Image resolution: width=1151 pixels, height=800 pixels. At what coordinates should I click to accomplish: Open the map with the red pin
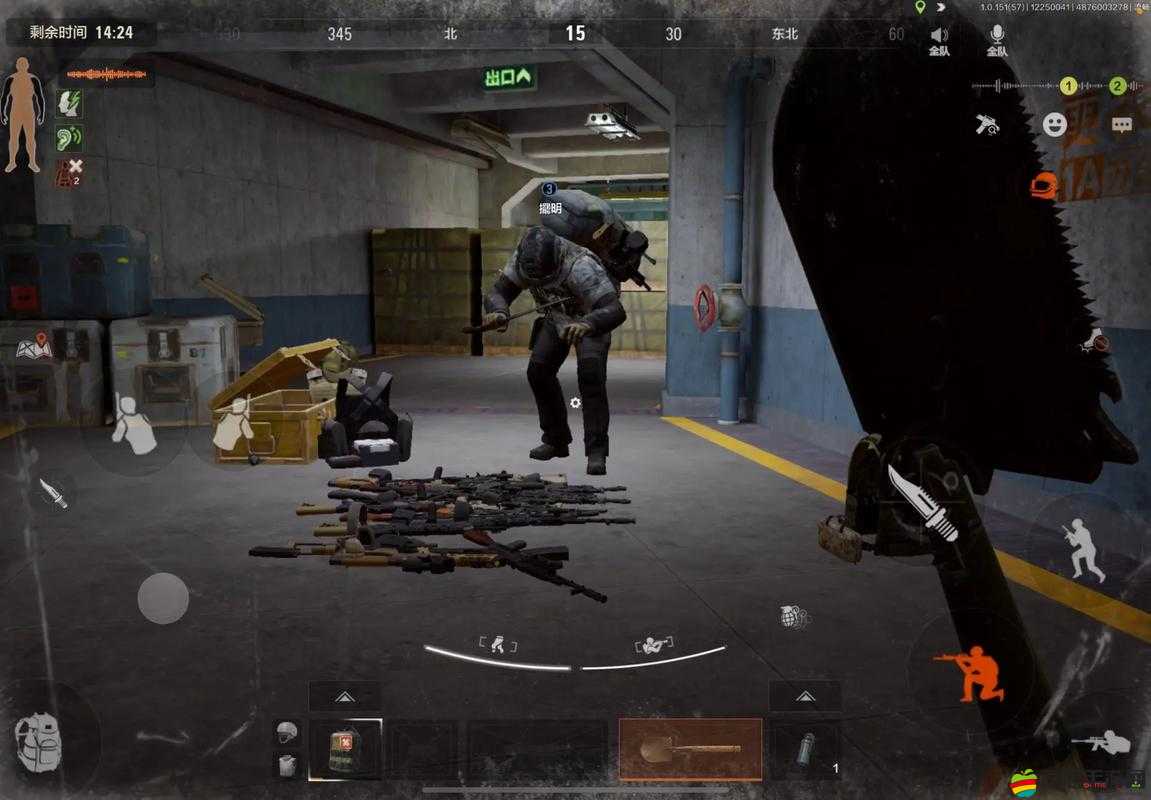tap(33, 347)
